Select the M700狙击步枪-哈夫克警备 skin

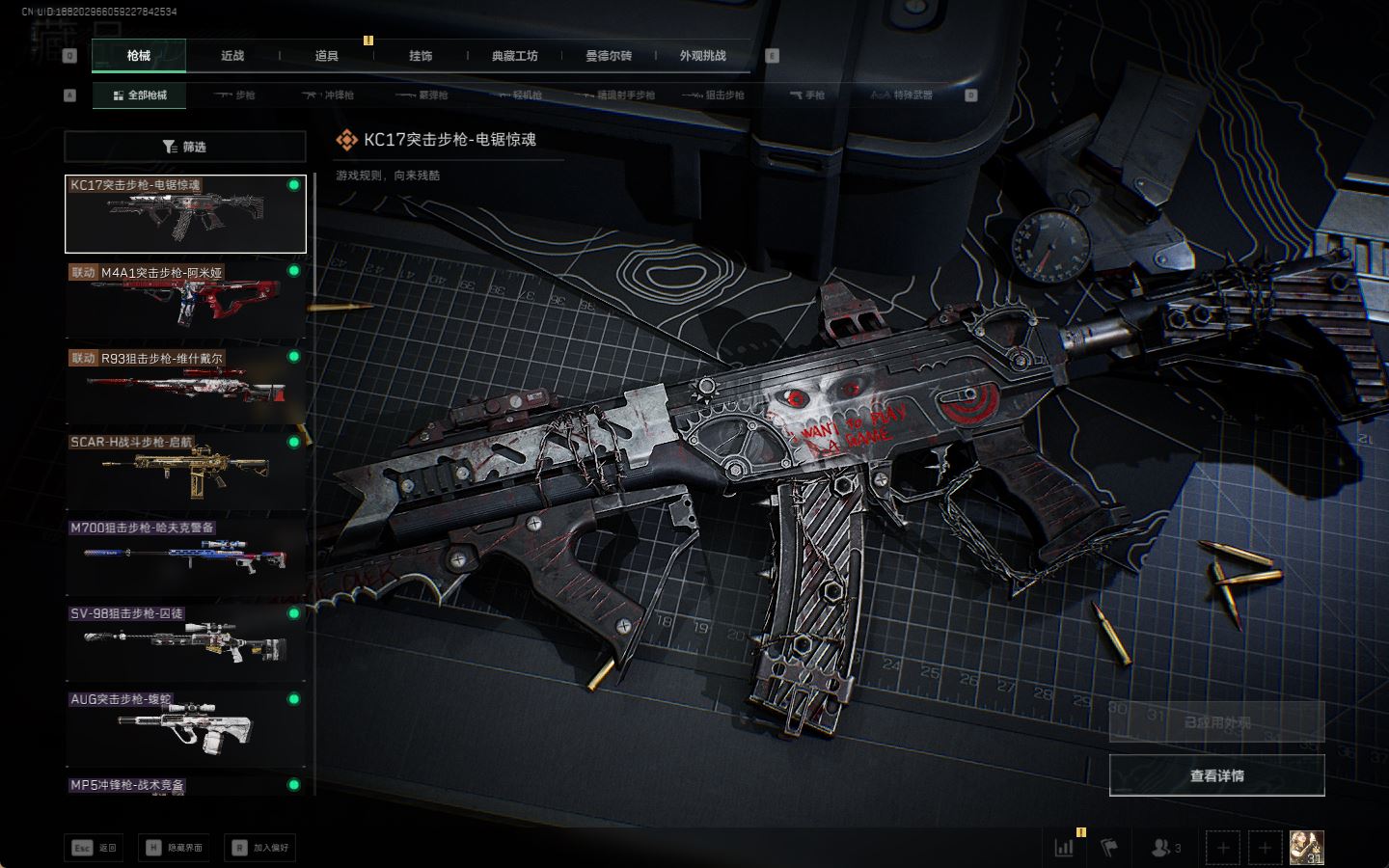tap(185, 556)
